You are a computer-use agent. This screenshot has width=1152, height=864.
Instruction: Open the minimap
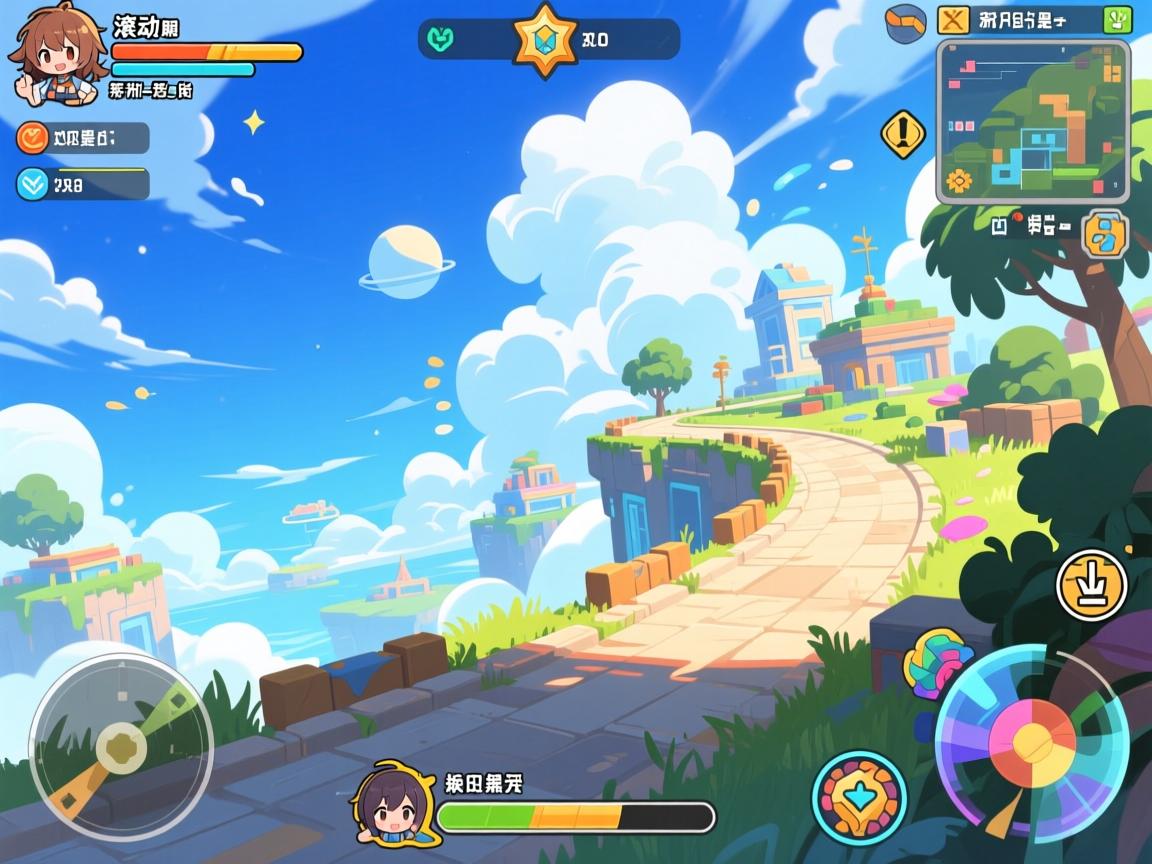(1033, 120)
